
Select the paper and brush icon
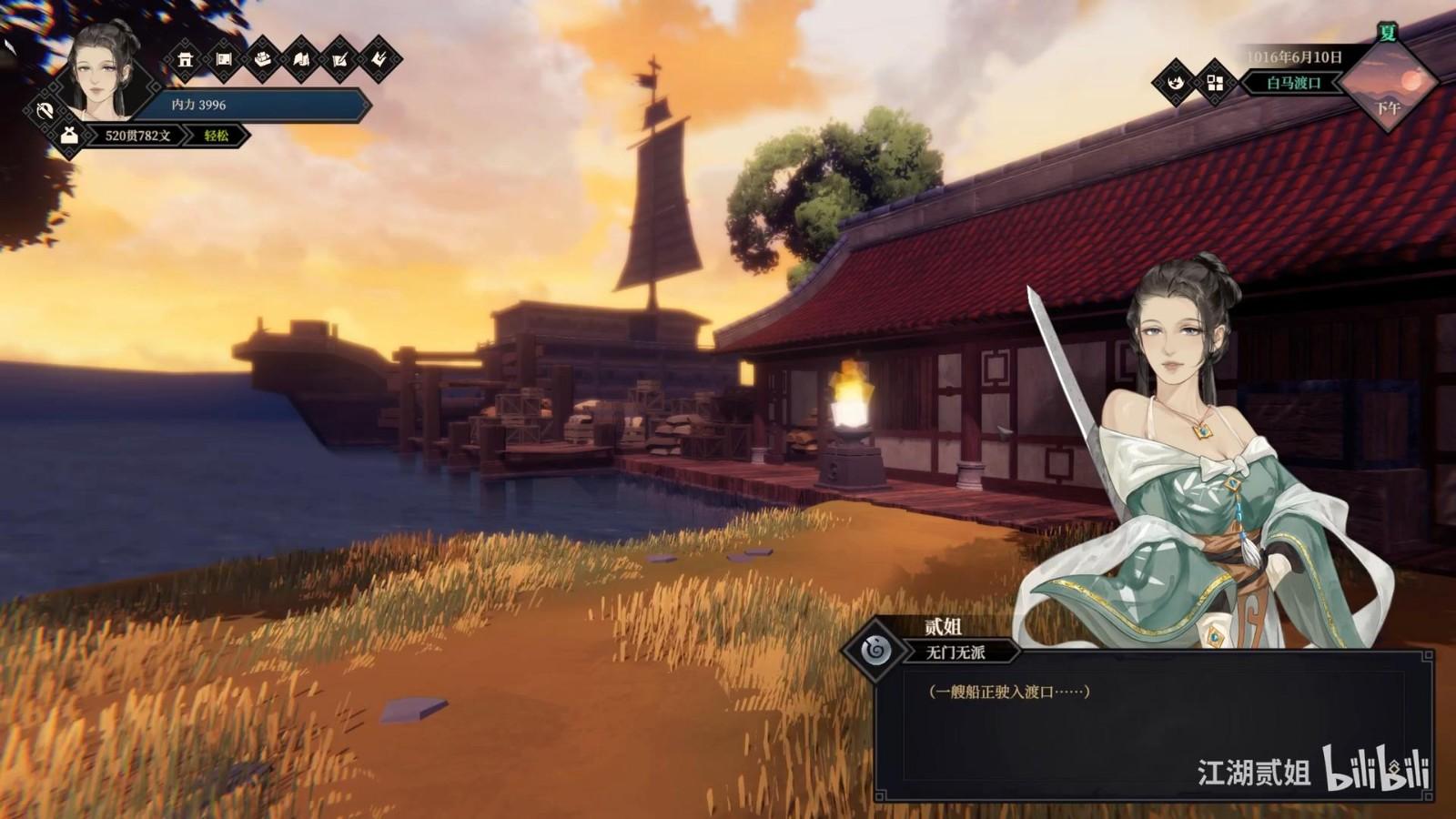click(x=340, y=60)
